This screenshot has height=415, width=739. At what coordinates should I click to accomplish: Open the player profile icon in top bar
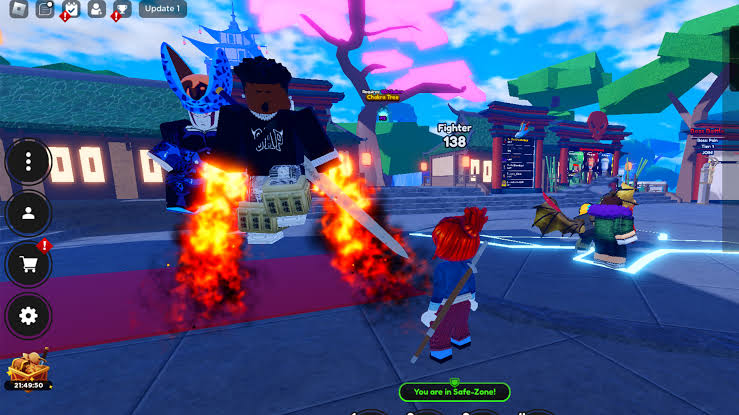click(96, 9)
